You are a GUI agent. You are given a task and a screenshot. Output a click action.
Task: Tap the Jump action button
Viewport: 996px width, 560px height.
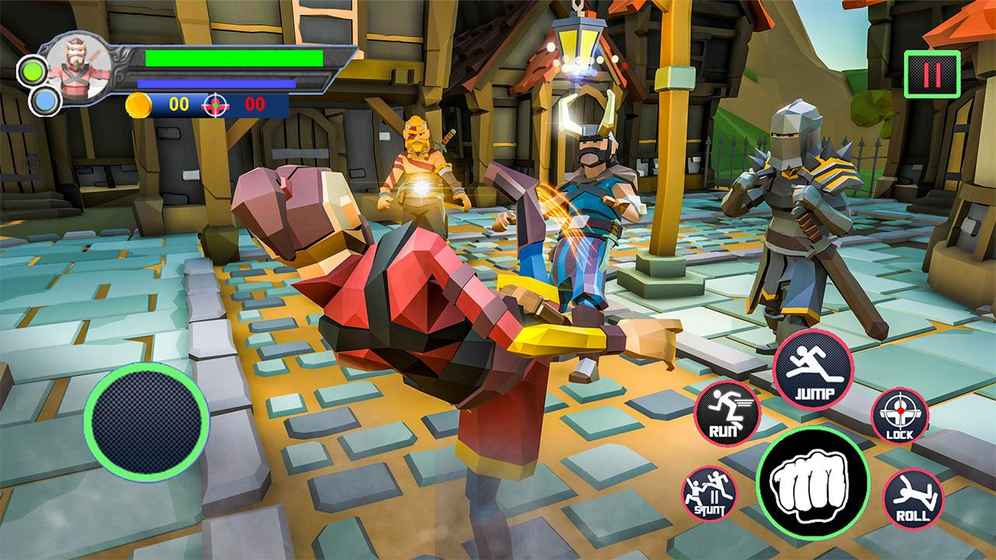(x=814, y=369)
